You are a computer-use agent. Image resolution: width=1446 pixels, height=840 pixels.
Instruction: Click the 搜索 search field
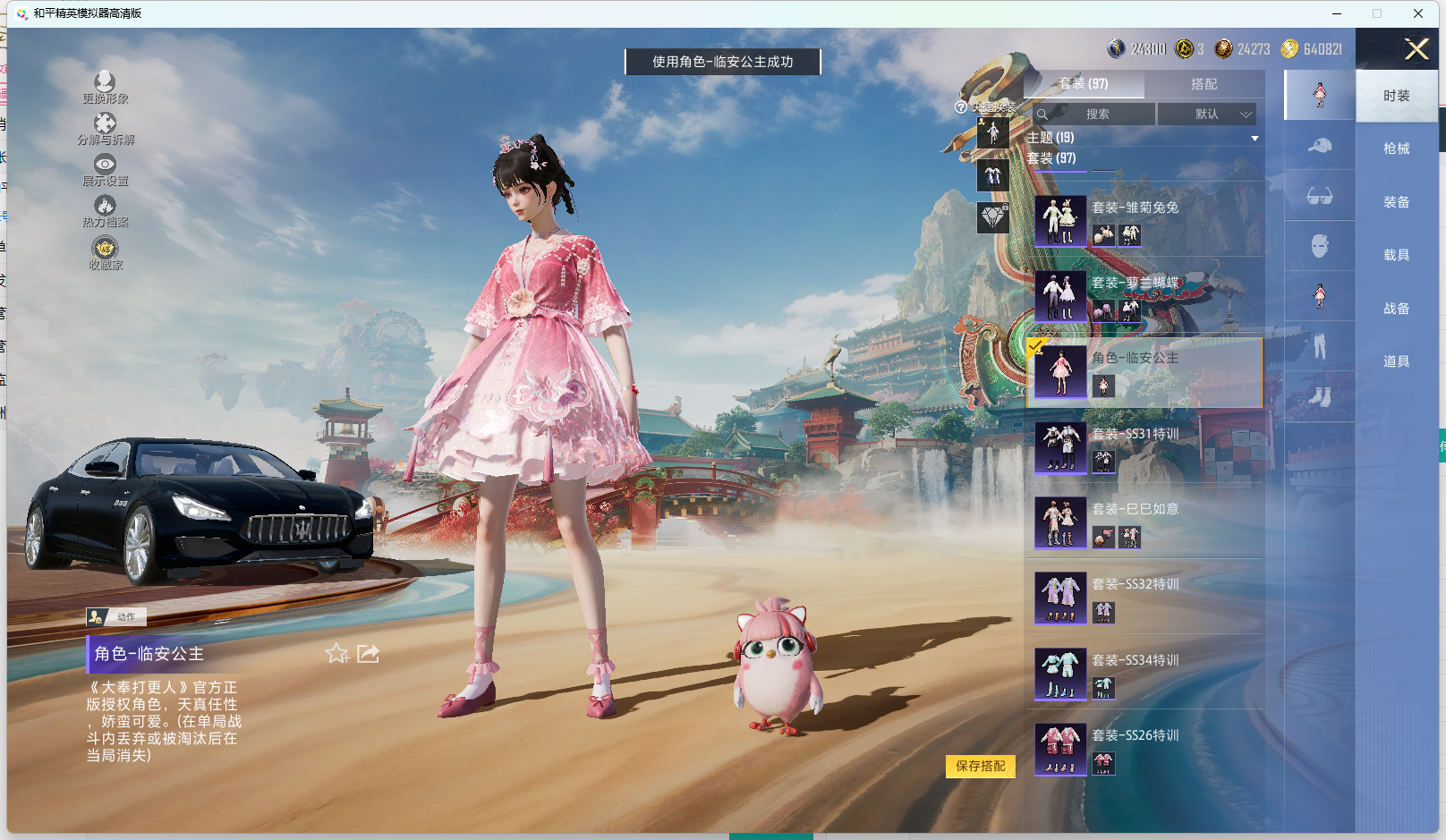(1097, 115)
